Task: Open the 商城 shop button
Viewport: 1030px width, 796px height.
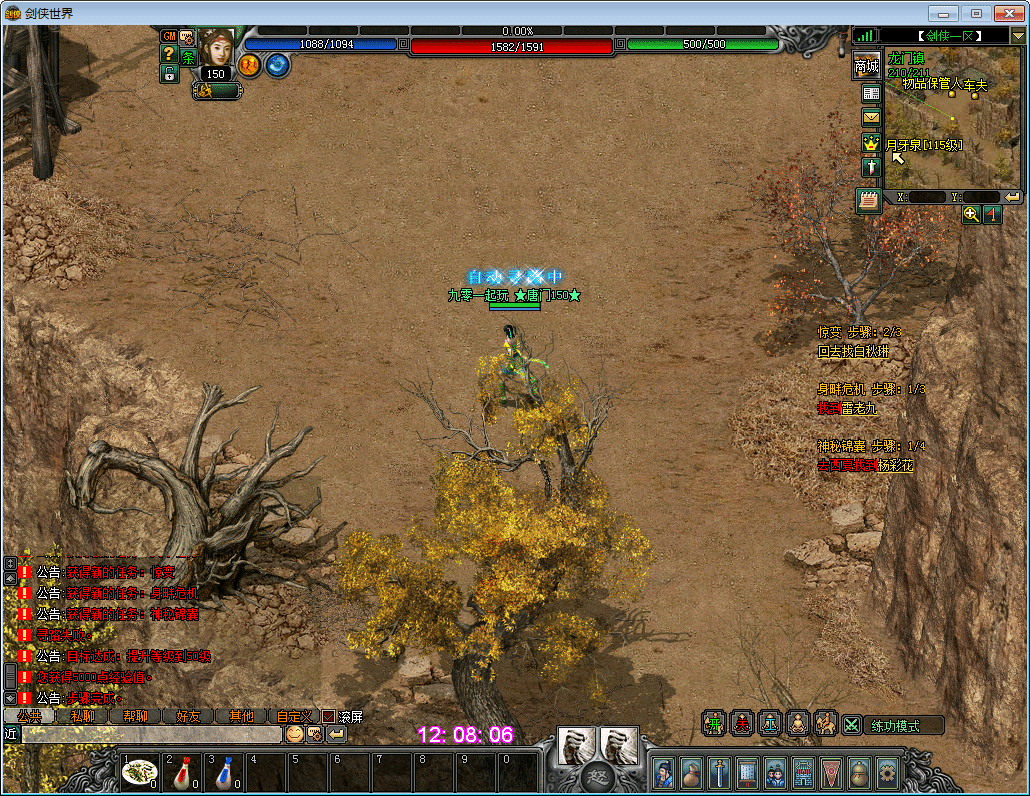Action: 866,66
